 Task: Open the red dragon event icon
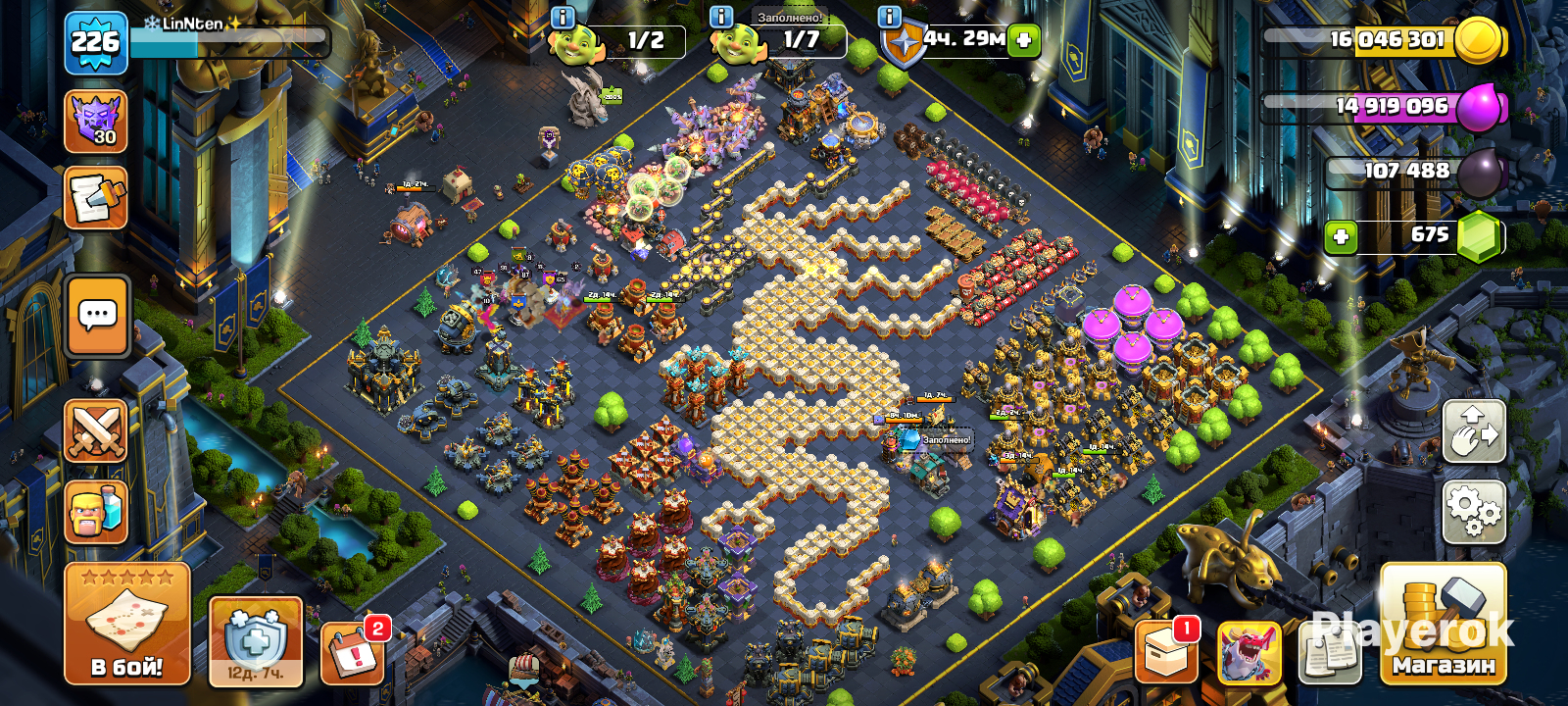(x=1249, y=653)
